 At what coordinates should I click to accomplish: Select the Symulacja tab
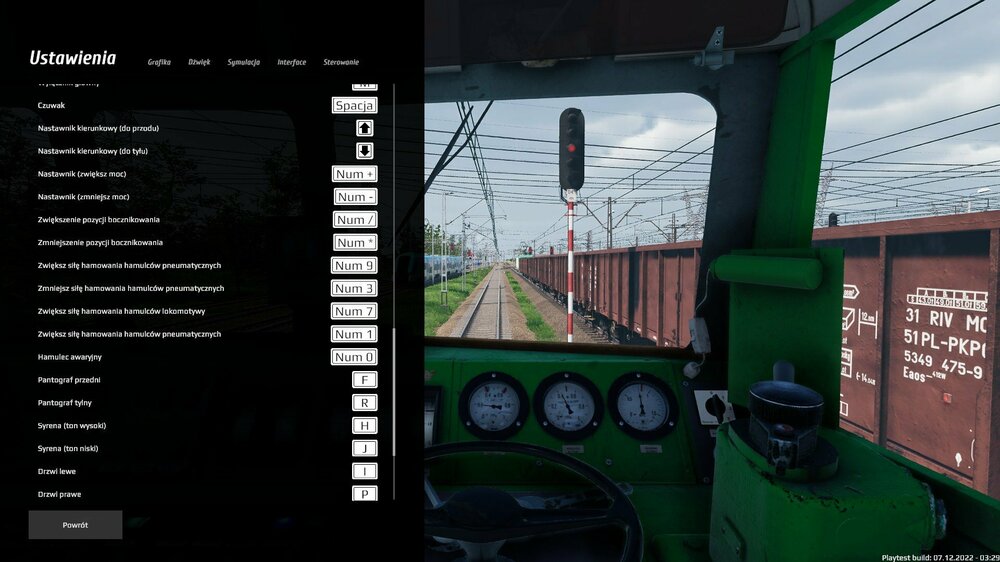[x=243, y=62]
